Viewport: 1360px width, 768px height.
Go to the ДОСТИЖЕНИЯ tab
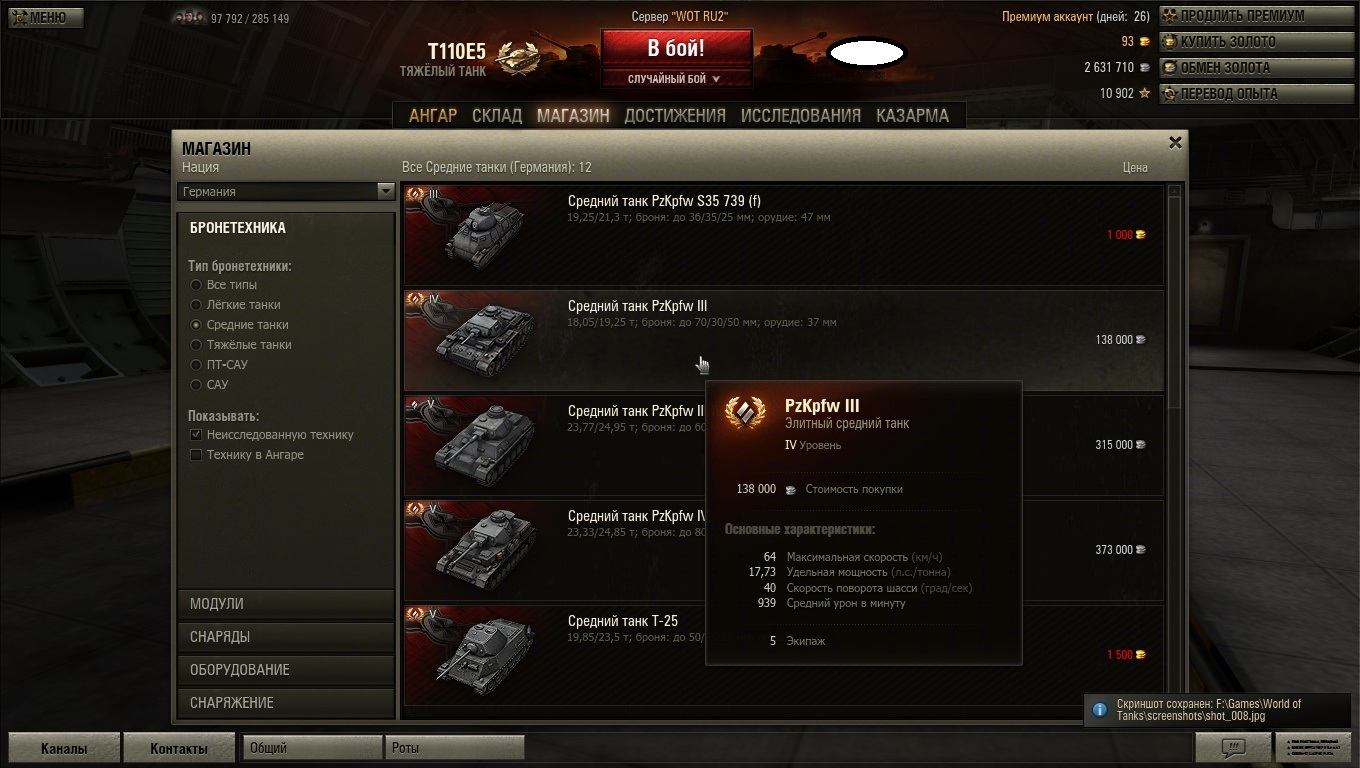[x=675, y=115]
